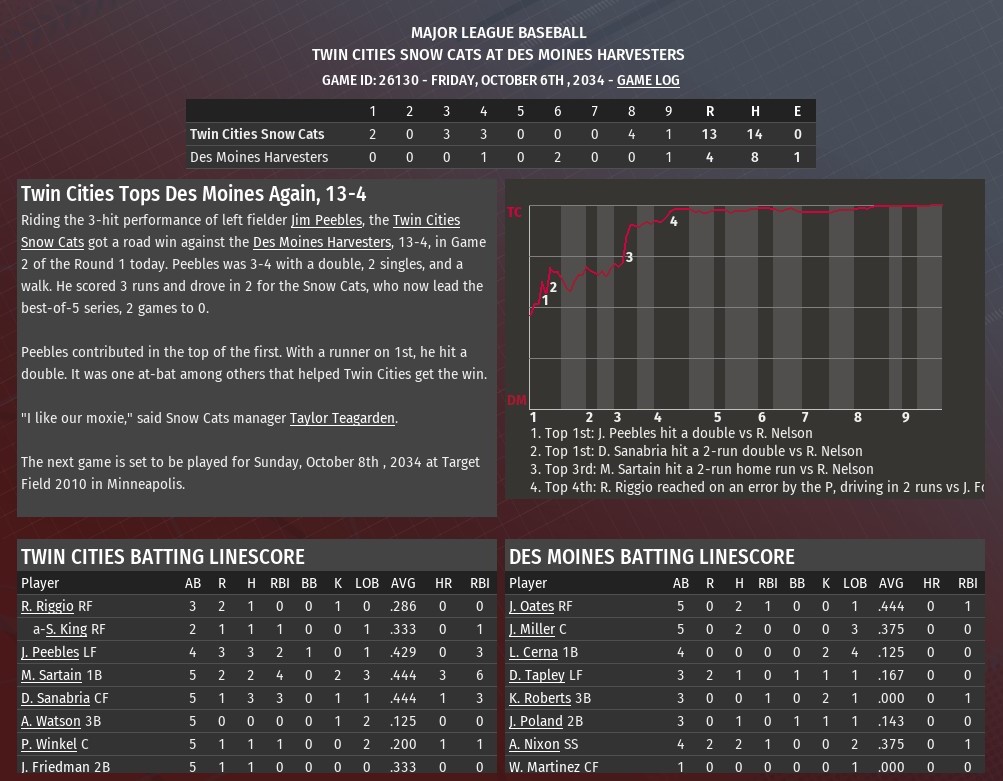Select J. Peebles in the batting linescore
1003x781 pixels.
[x=50, y=652]
